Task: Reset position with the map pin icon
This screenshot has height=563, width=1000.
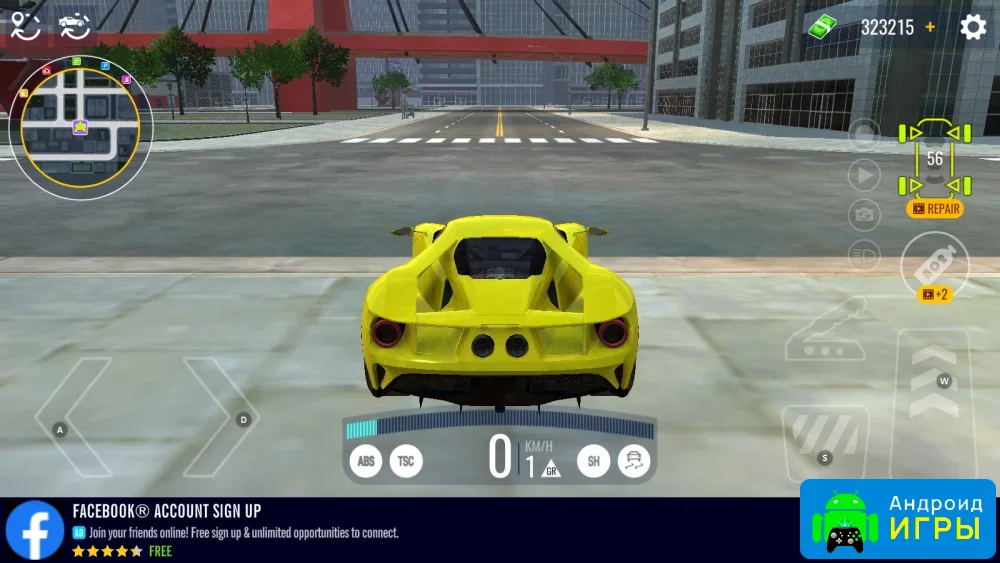Action: click(x=25, y=26)
